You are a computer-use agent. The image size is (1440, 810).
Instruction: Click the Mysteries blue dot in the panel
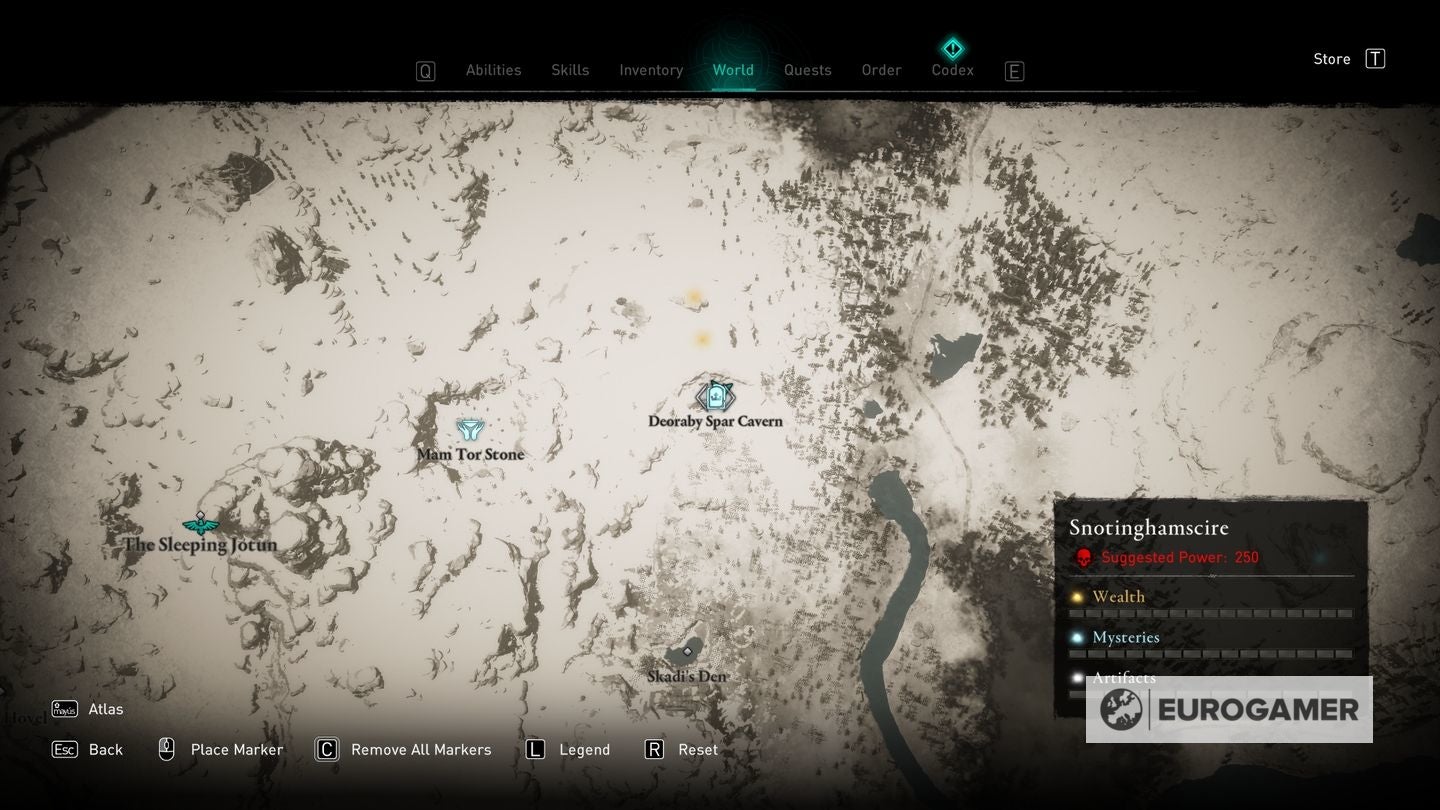[x=1077, y=637]
